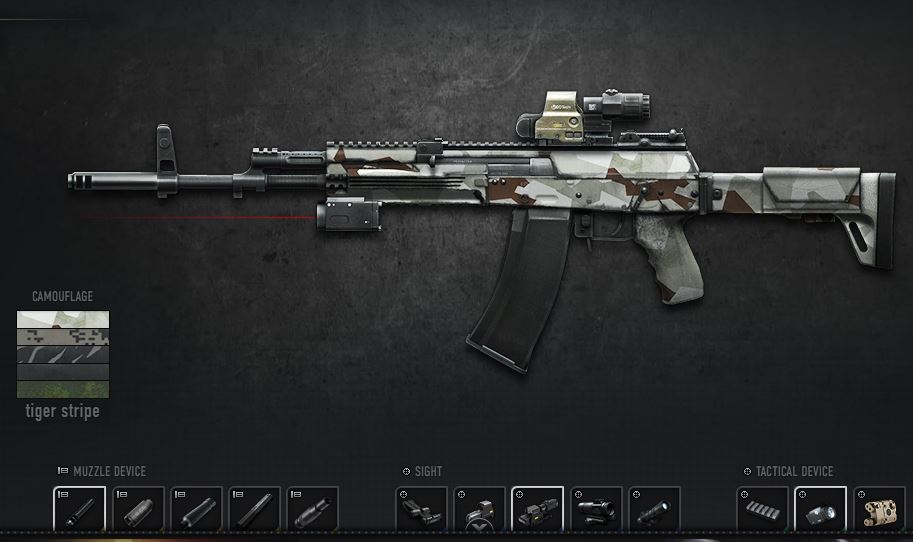This screenshot has height=542, width=913.
Task: Equip the highlighted laser tactical device
Action: point(821,510)
